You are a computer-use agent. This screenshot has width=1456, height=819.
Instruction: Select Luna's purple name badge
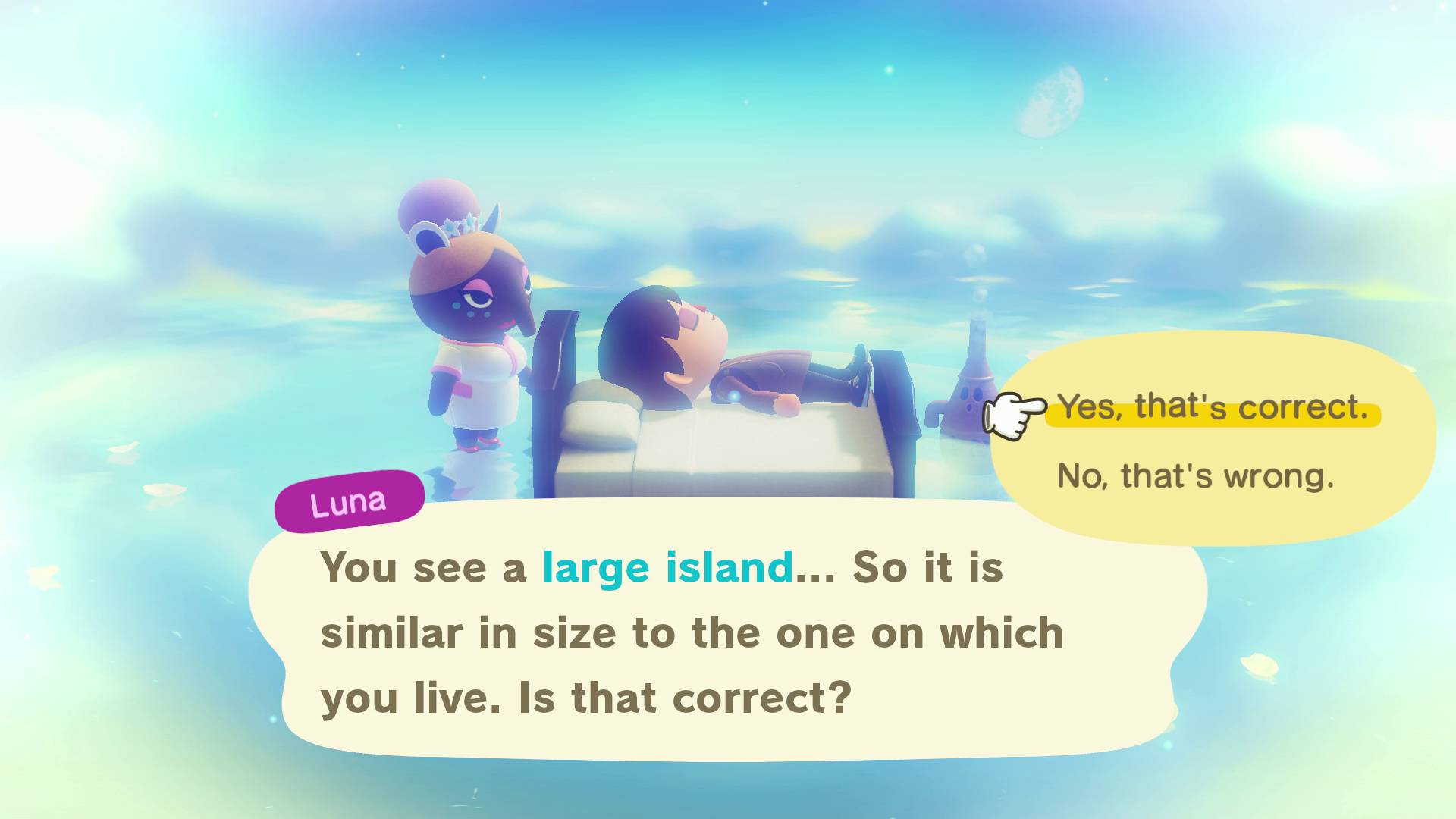tap(349, 497)
